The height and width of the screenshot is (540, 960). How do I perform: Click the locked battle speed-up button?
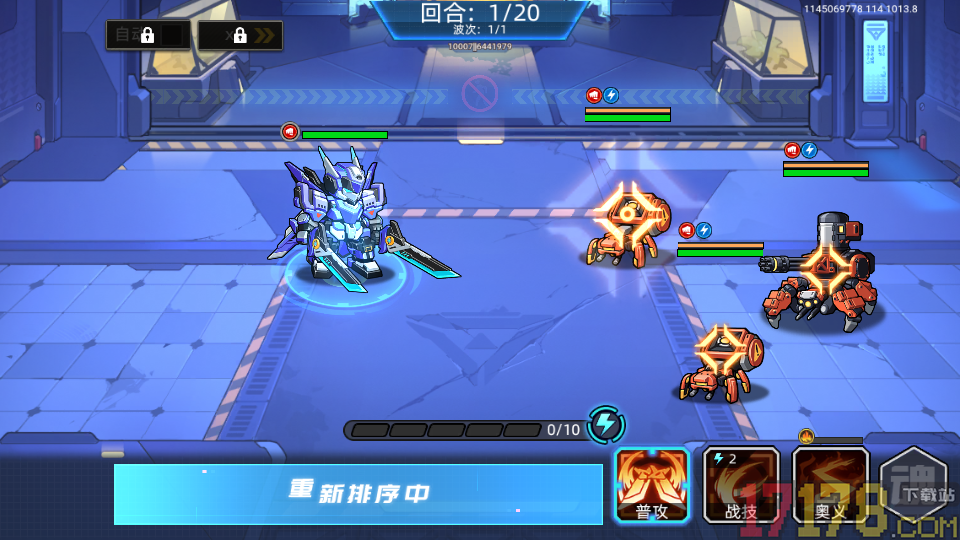pos(240,35)
